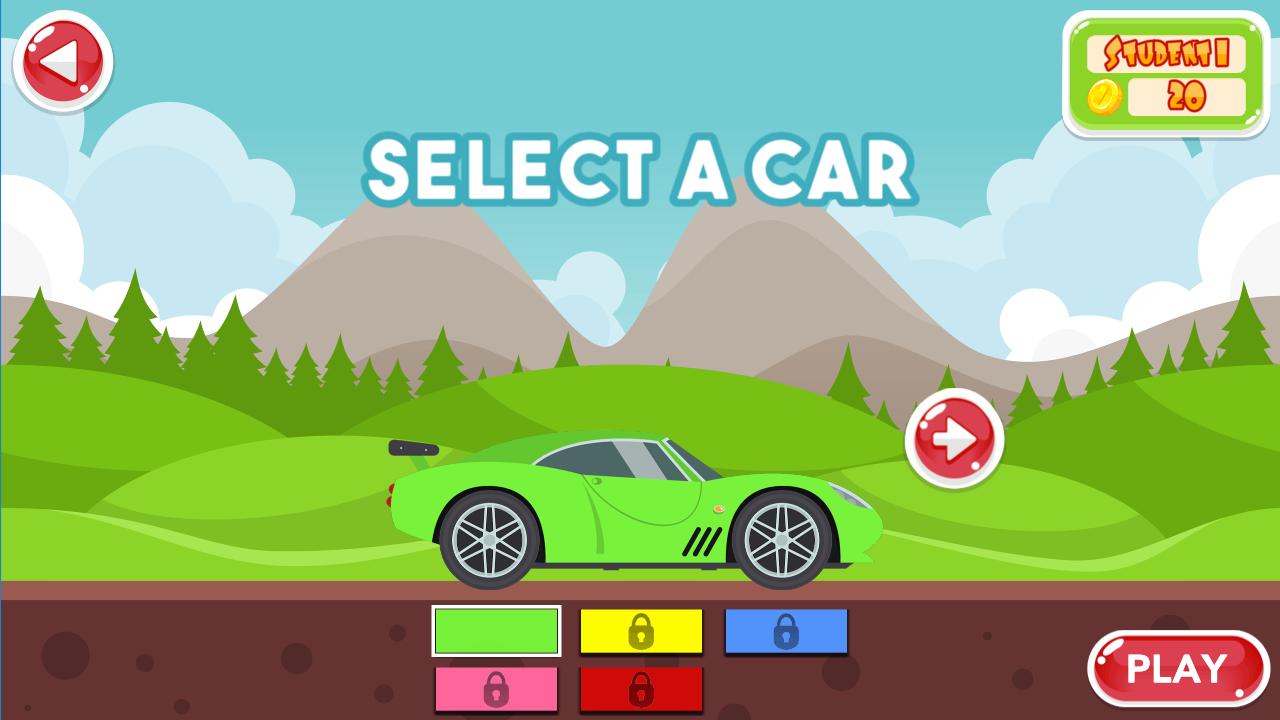The height and width of the screenshot is (720, 1280).
Task: Click the rear spoiler of the green car
Action: 412,449
